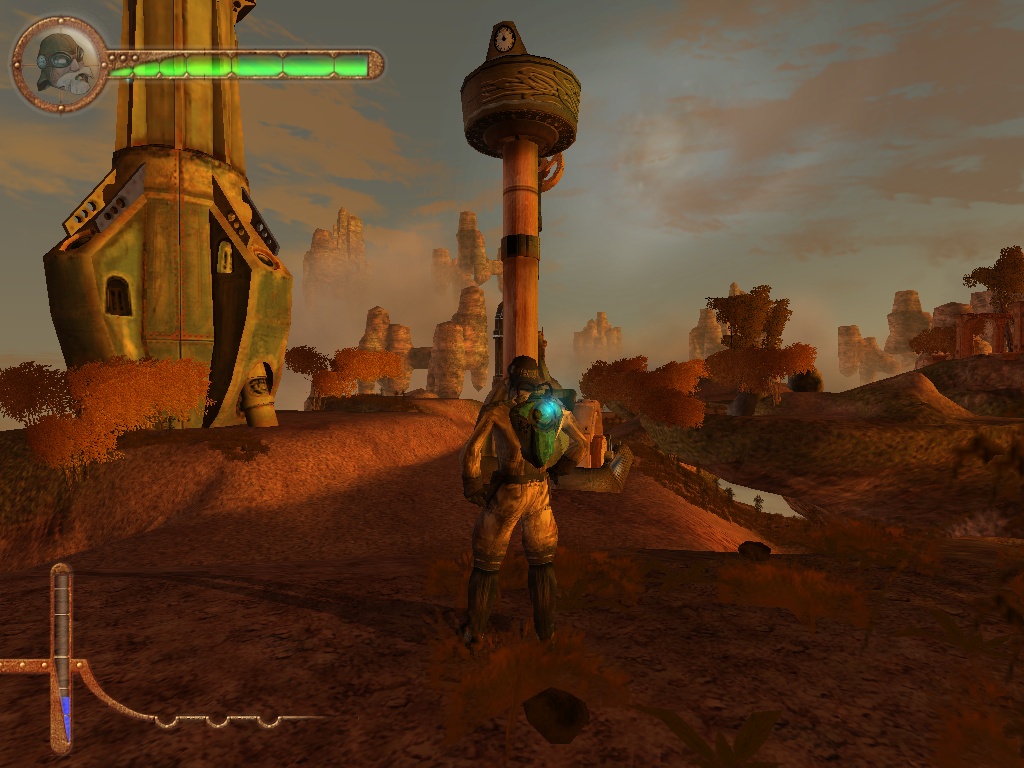Click the goggled character portrait
Viewport: 1024px width, 768px height.
60,63
